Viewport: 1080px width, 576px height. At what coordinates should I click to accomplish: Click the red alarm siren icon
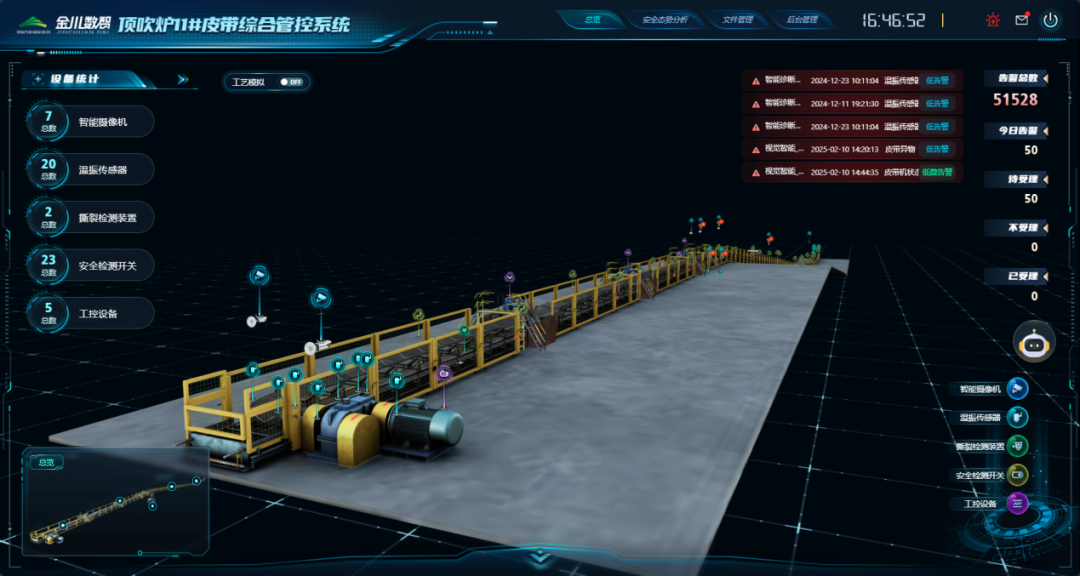pyautogui.click(x=992, y=19)
